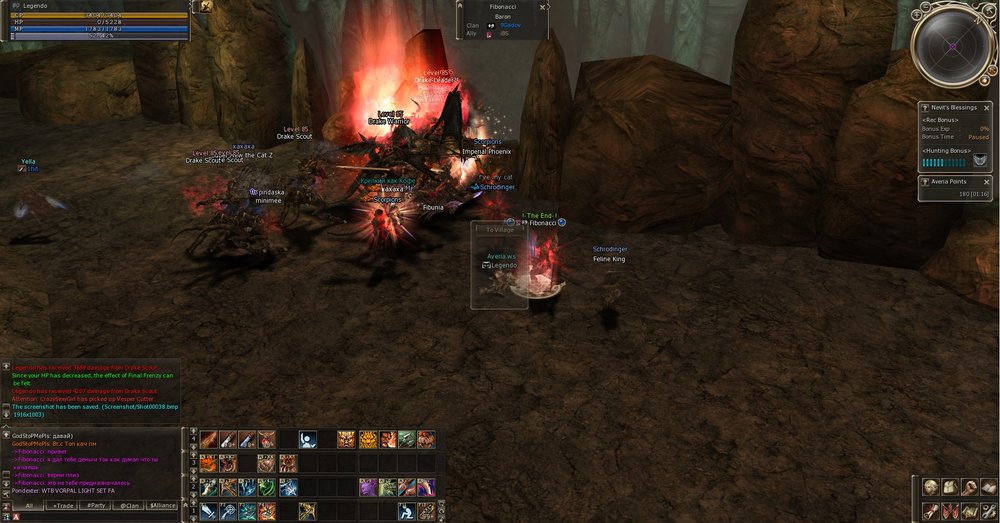Open the inventory bag icon
The width and height of the screenshot is (1000, 523).
click(949, 487)
